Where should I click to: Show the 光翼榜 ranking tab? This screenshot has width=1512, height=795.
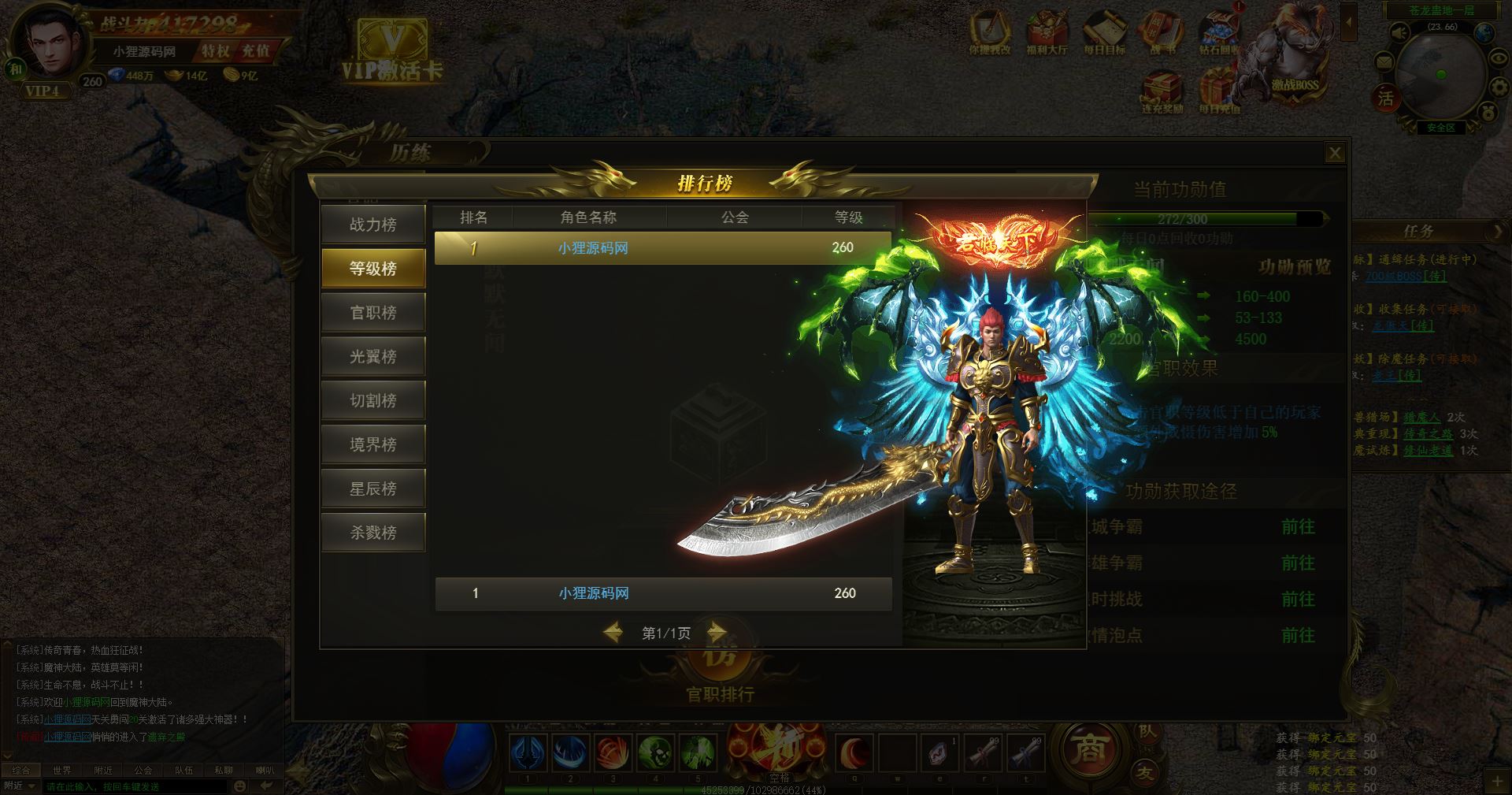coord(373,357)
